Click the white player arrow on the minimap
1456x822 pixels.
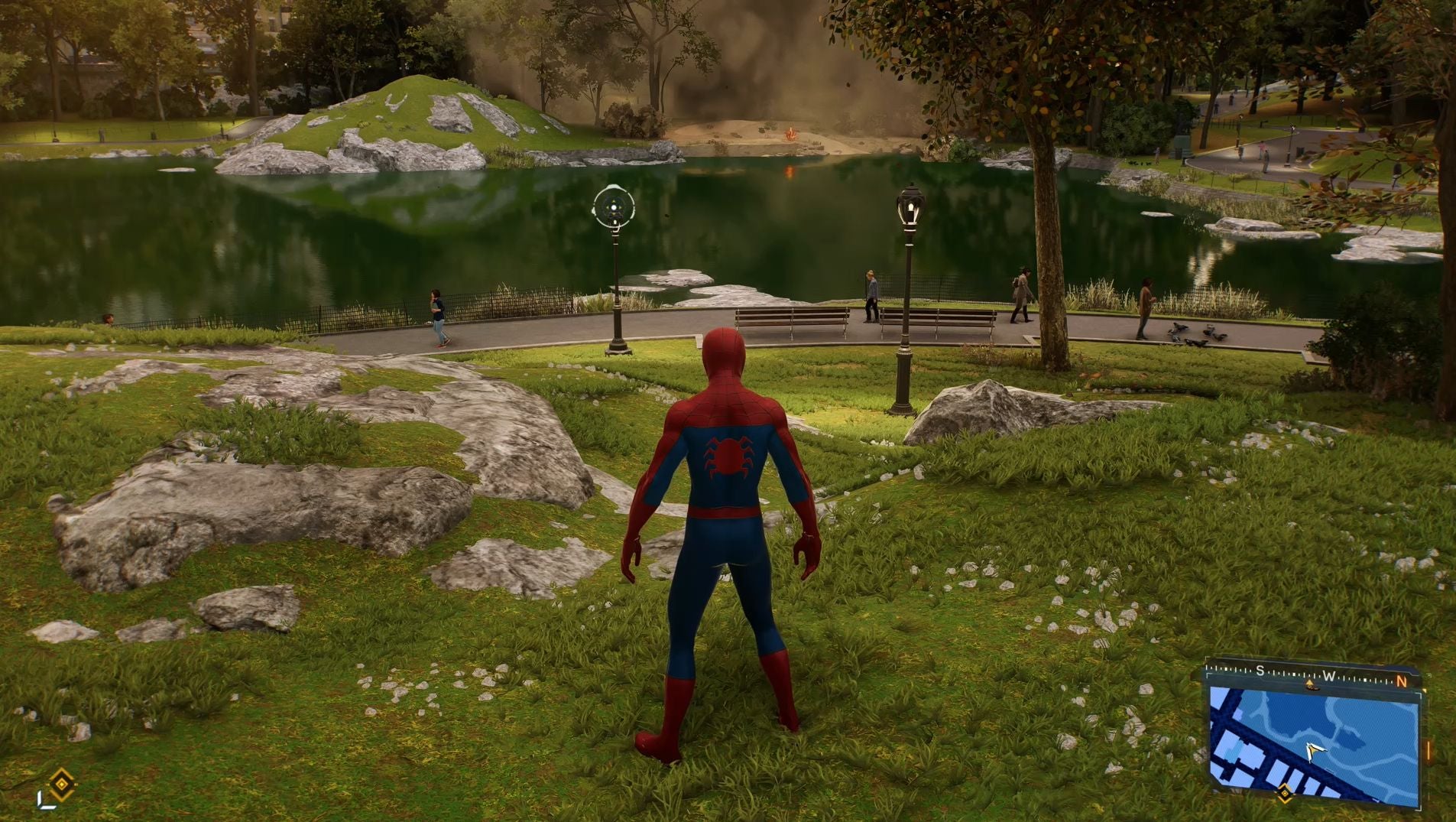1314,752
